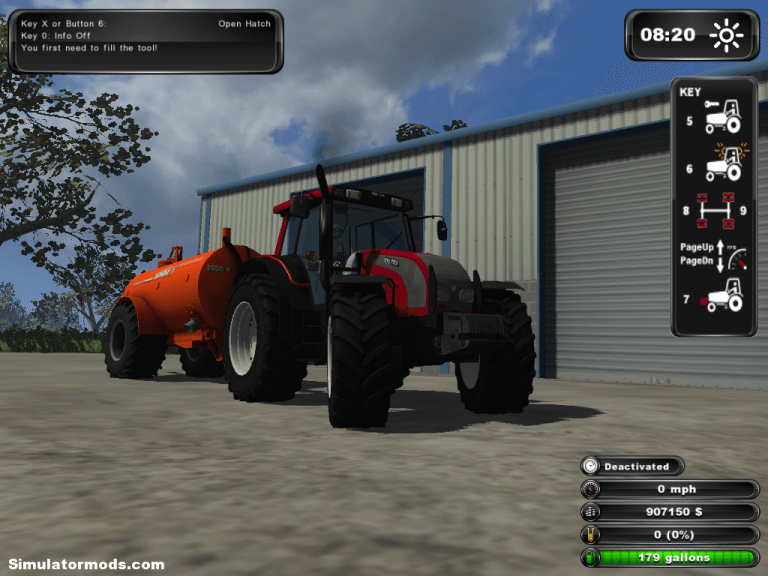Viewport: 768px width, 576px height.
Task: Click the help text box
Action: 145,41
